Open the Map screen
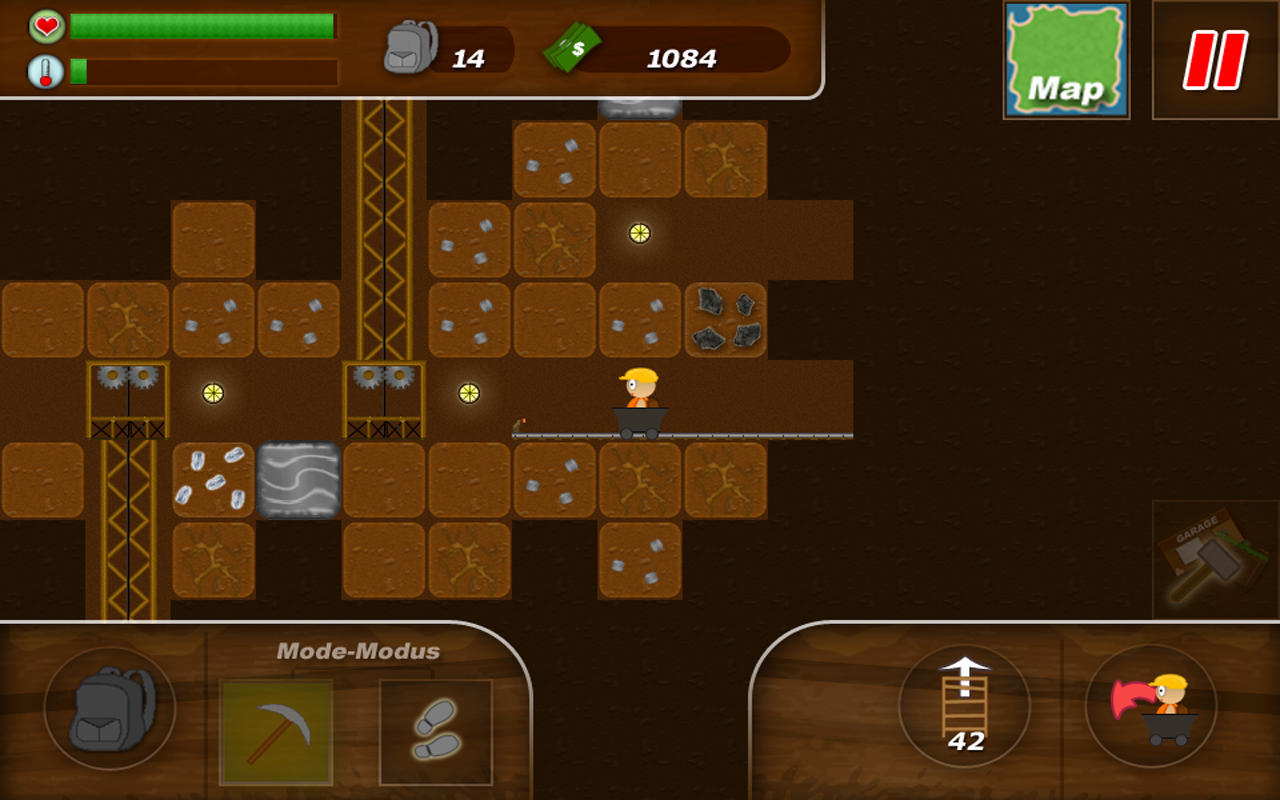The height and width of the screenshot is (800, 1280). click(1066, 60)
